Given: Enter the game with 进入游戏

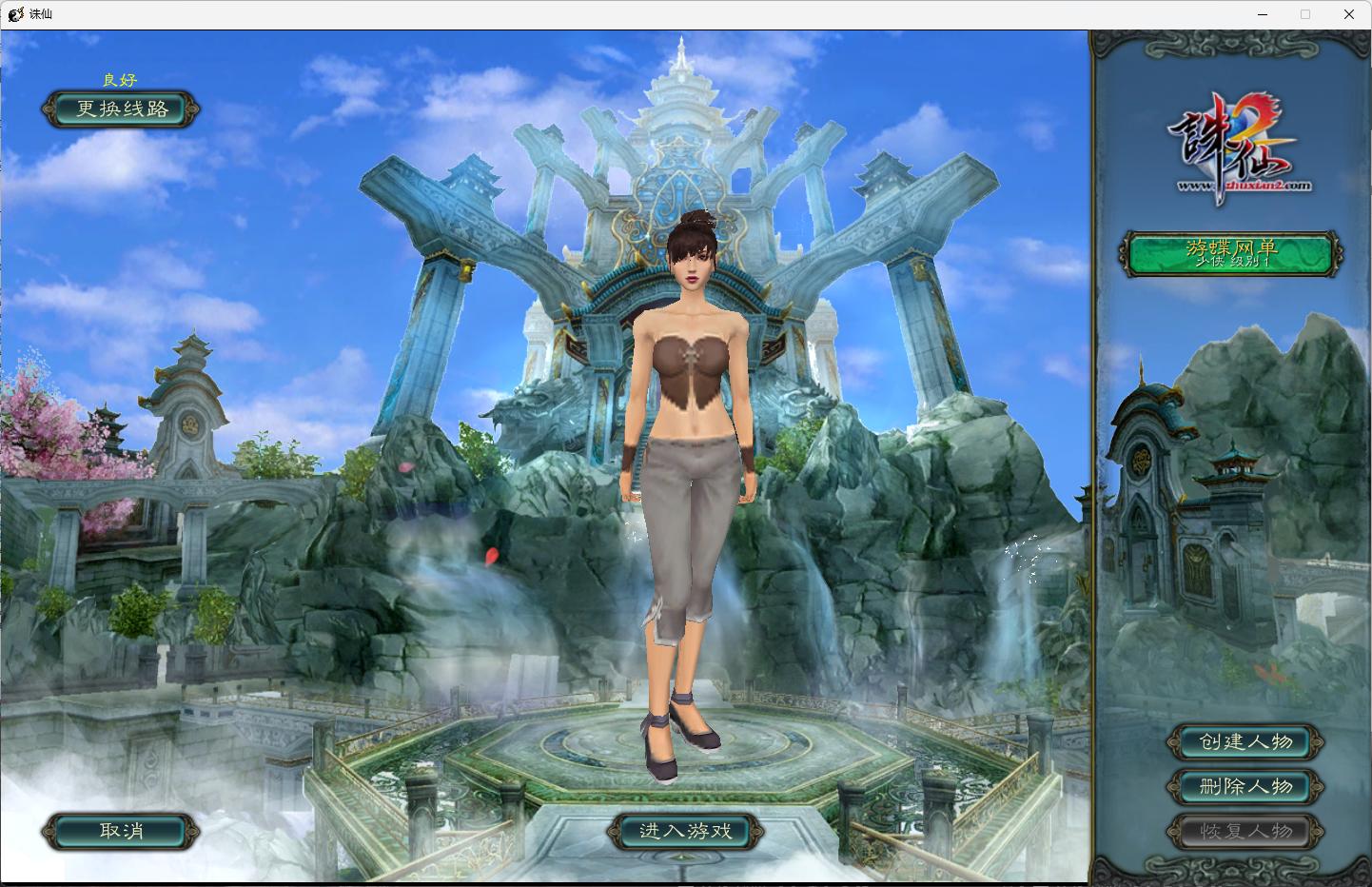Looking at the screenshot, I should (685, 831).
